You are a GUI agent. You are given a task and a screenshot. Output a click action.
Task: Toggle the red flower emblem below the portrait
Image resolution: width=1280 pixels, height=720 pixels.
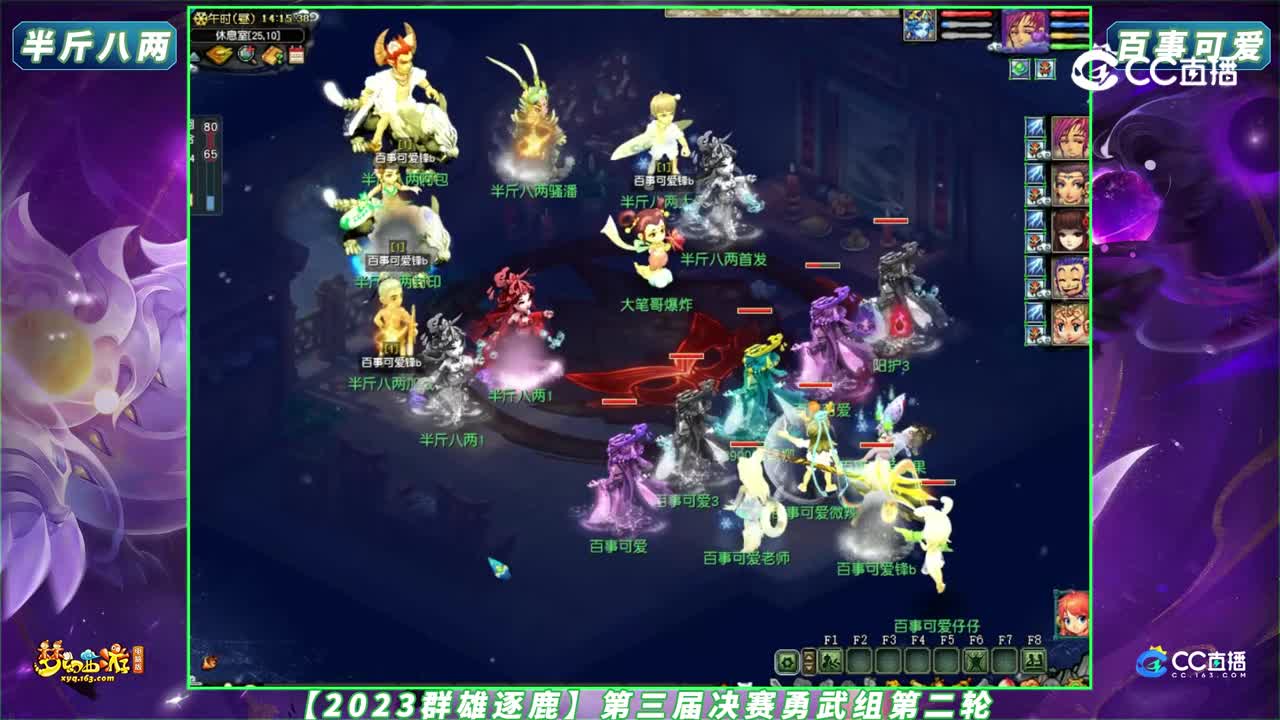click(x=1045, y=69)
